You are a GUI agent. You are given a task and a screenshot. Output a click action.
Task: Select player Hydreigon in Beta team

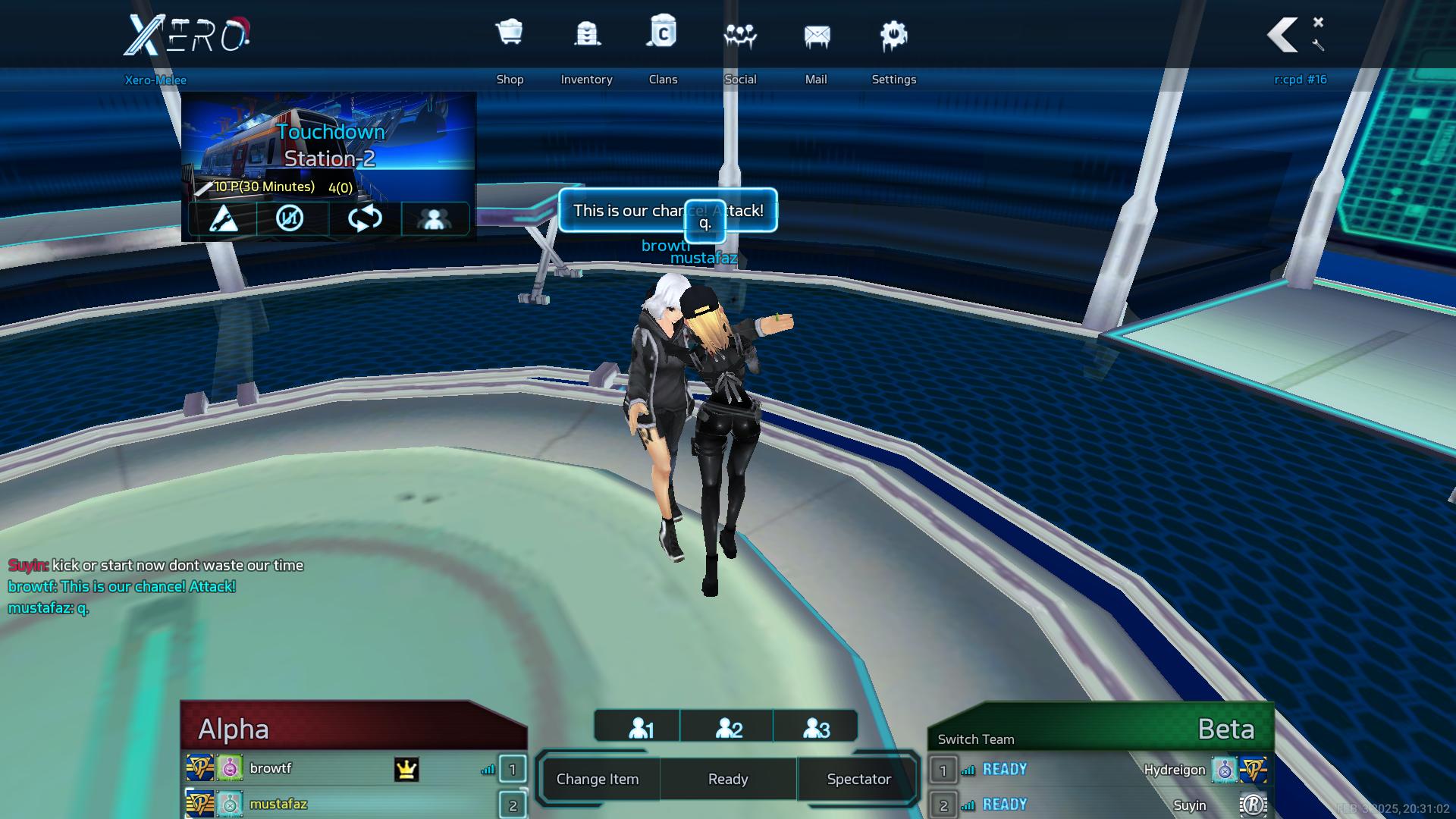coord(1174,770)
